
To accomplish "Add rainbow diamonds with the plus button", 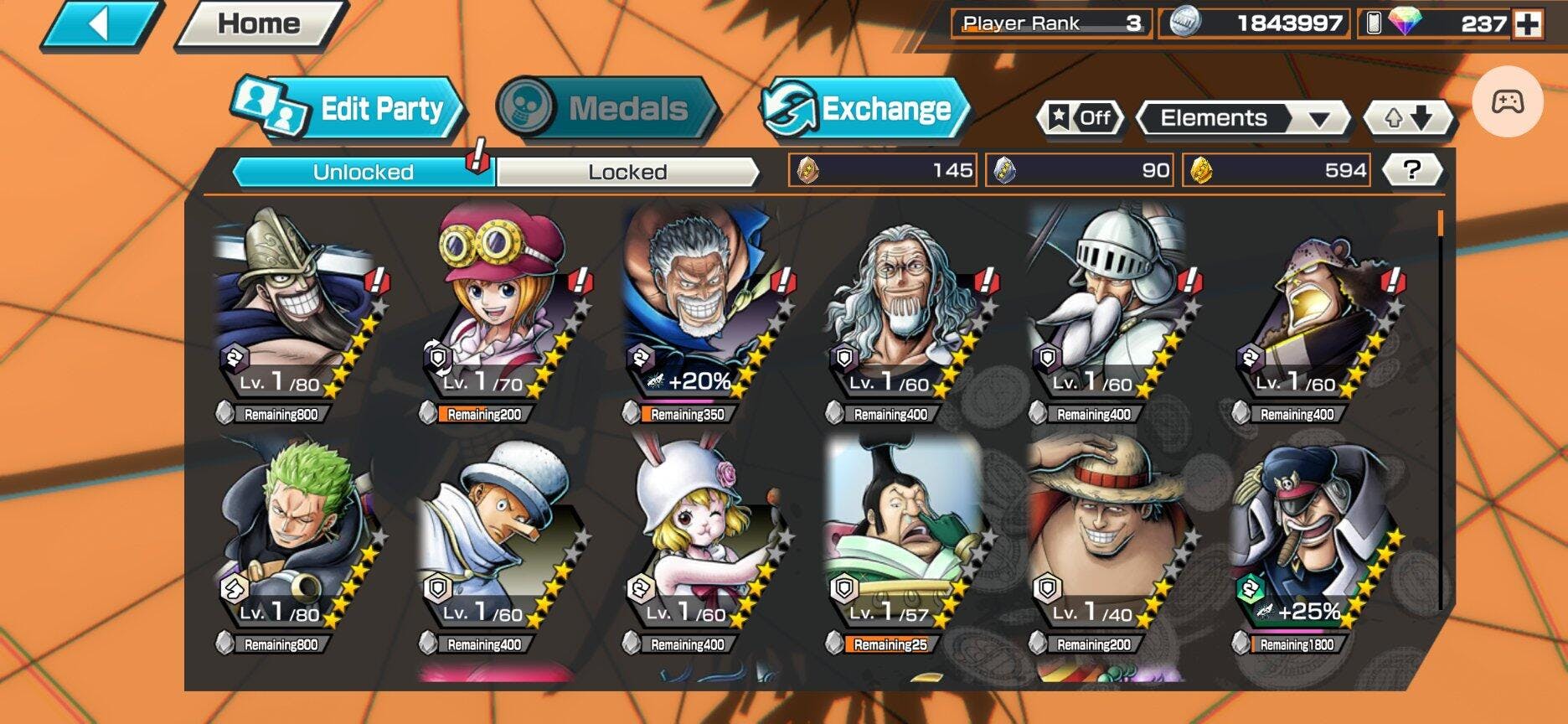I will click(x=1527, y=24).
